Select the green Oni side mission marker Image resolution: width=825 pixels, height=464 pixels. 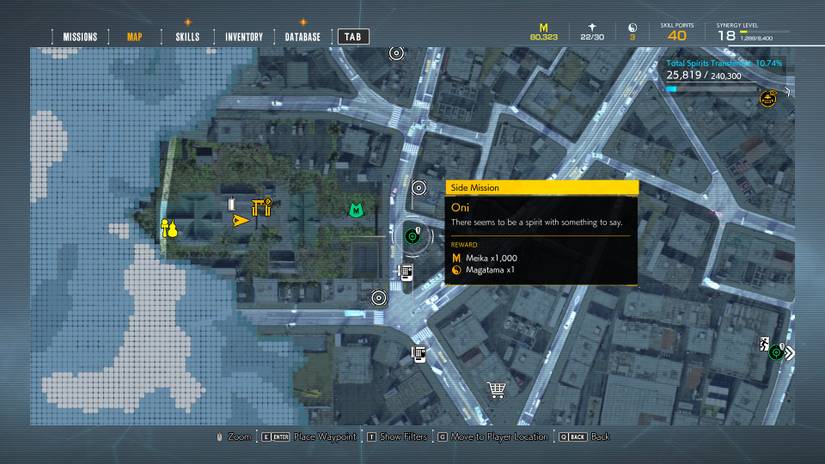(413, 236)
